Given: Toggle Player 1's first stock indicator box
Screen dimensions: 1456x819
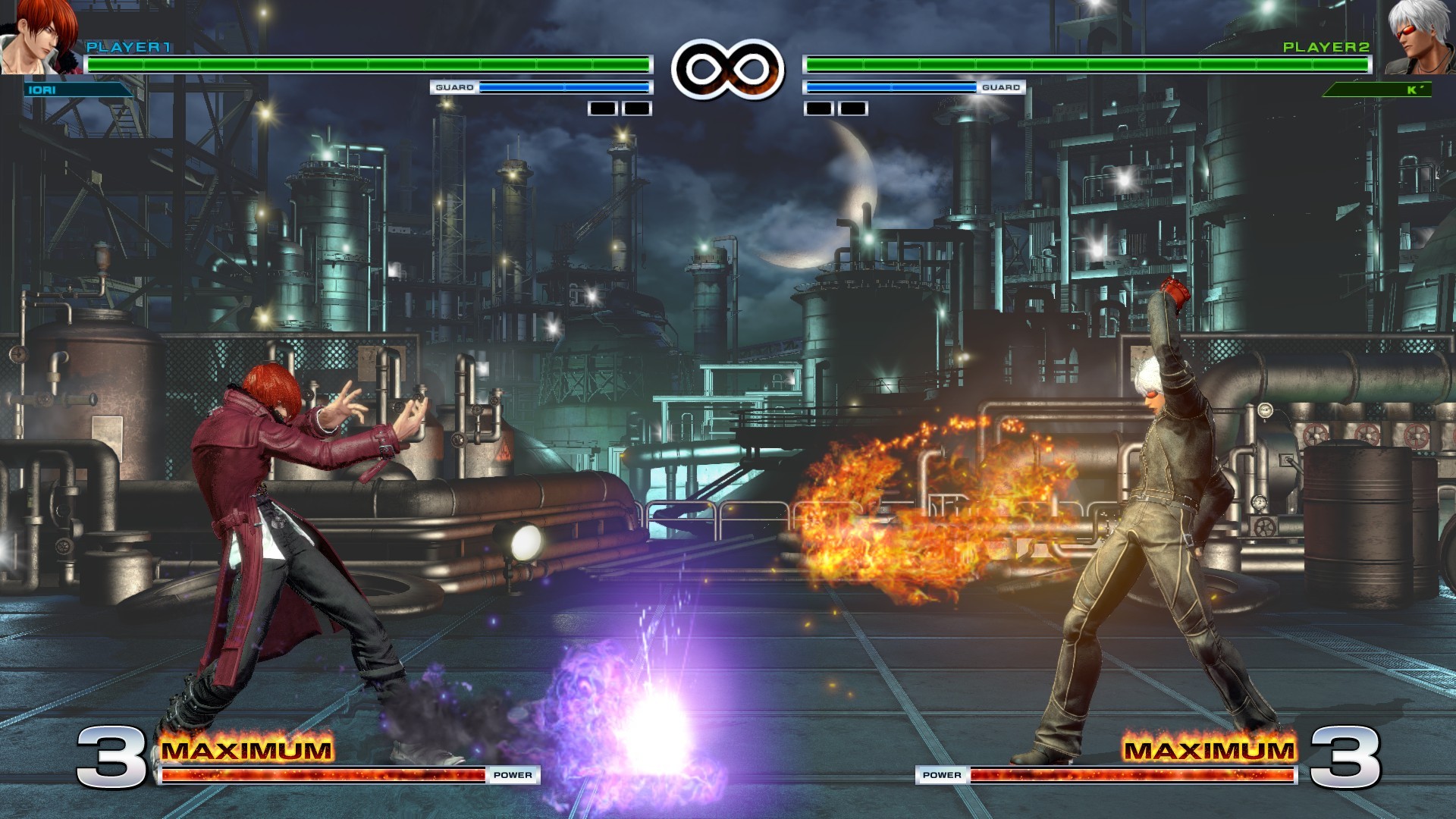Looking at the screenshot, I should 601,108.
